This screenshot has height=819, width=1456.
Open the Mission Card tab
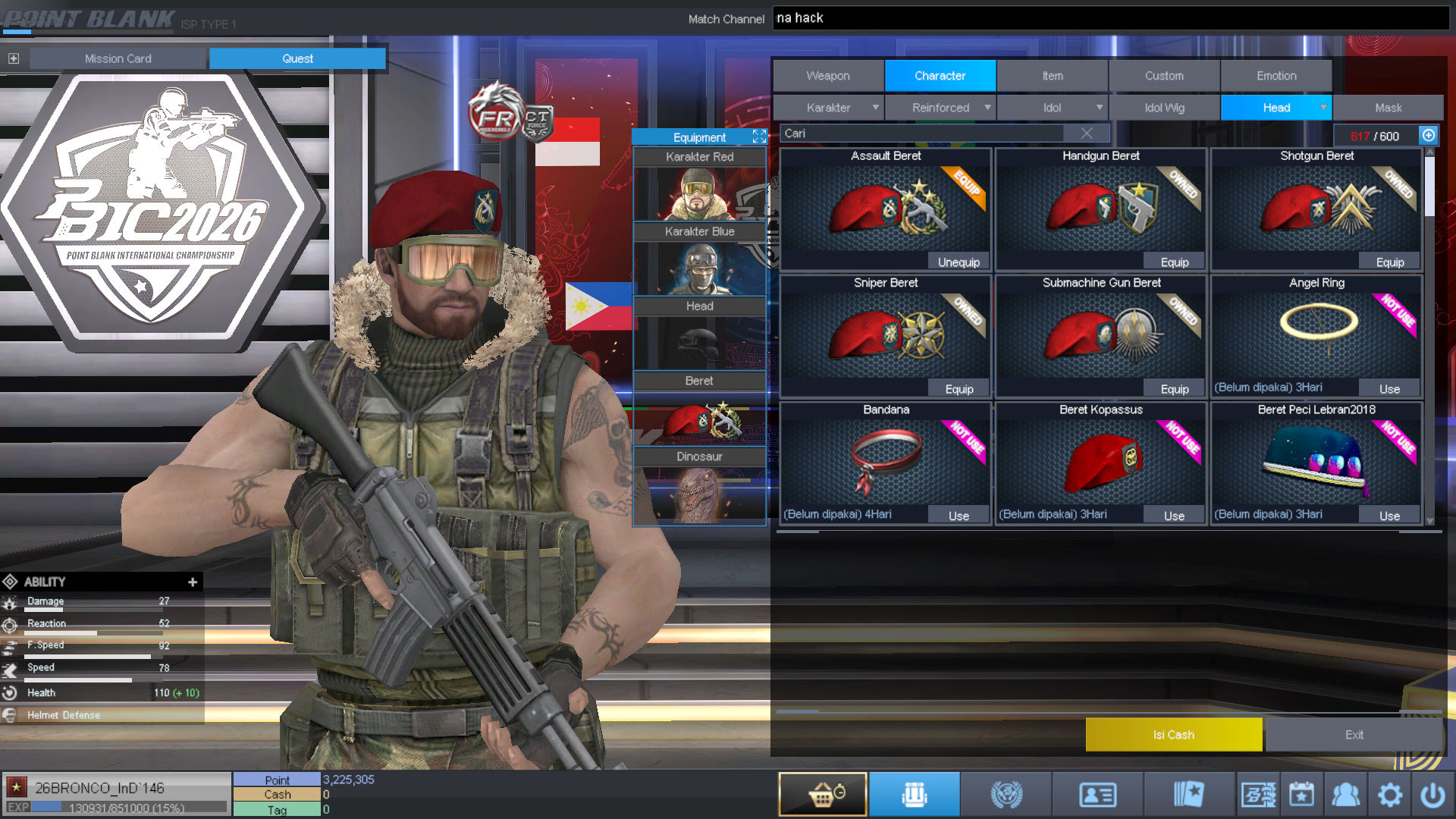pyautogui.click(x=118, y=58)
